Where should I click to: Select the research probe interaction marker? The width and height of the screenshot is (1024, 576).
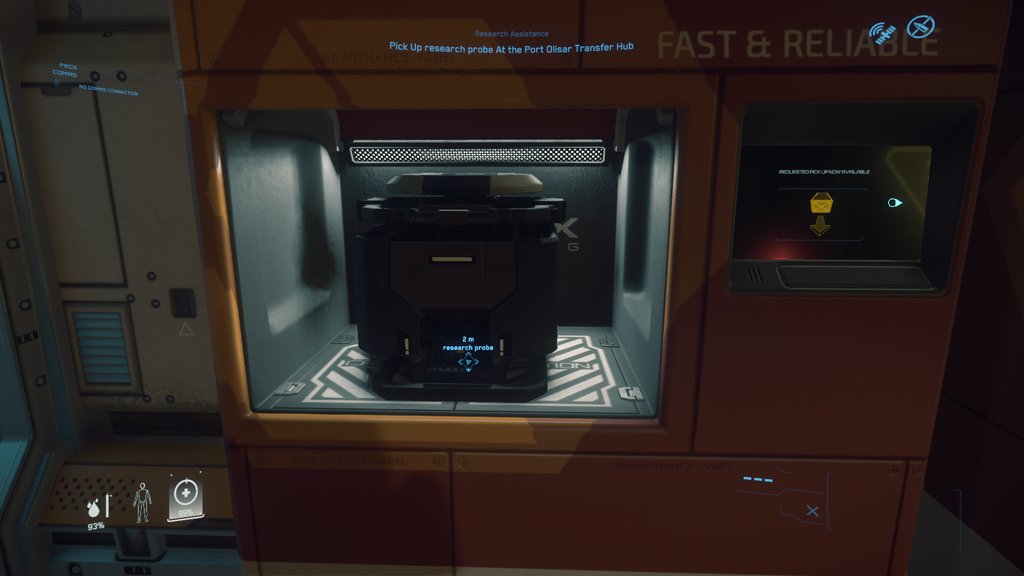point(468,361)
